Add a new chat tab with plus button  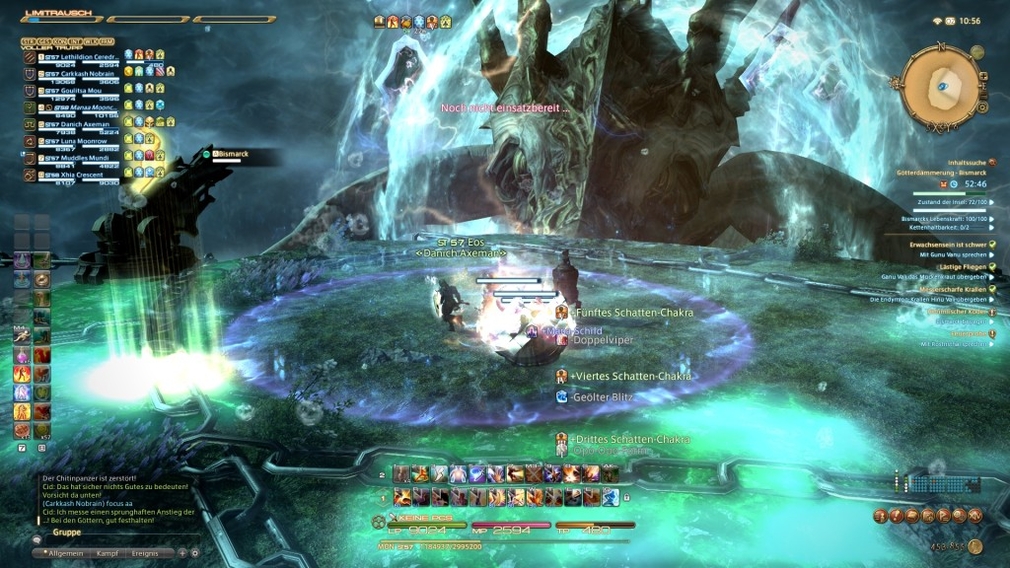pos(181,553)
